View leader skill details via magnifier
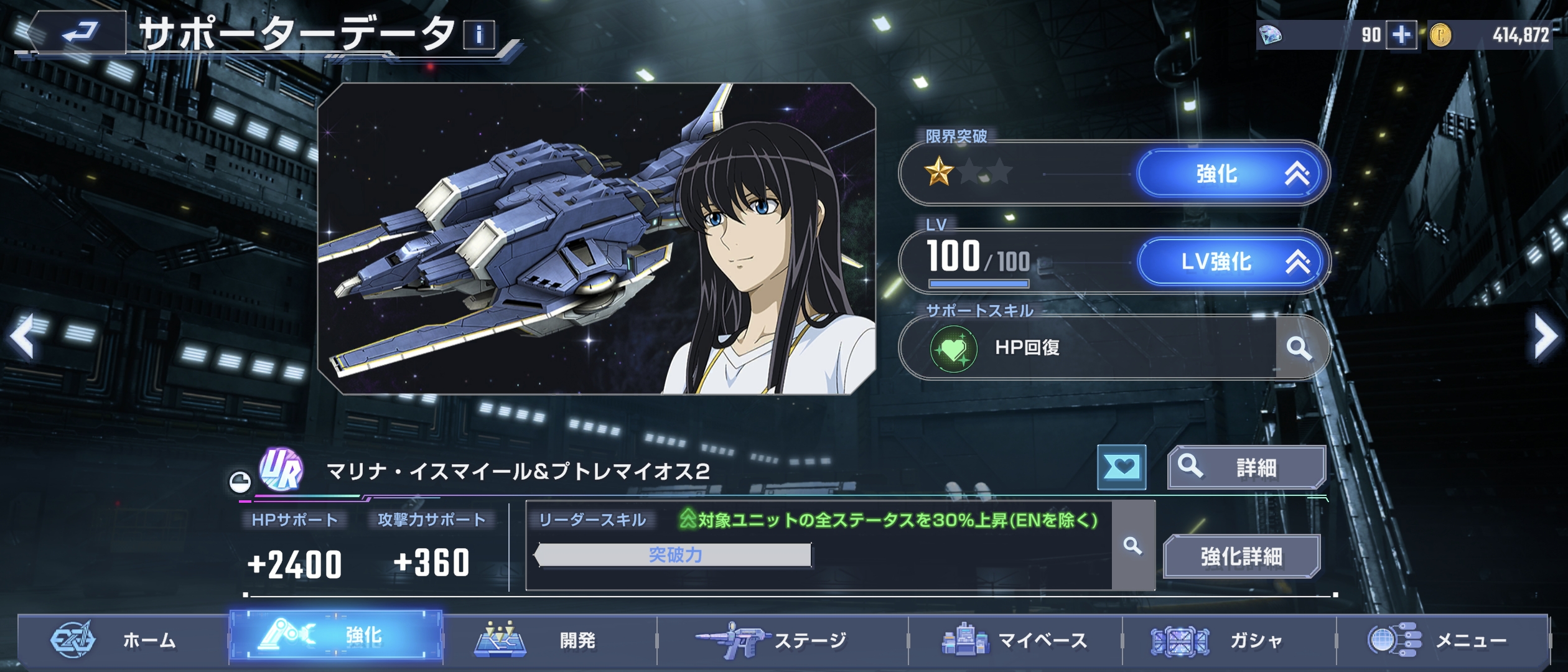 tap(1132, 546)
